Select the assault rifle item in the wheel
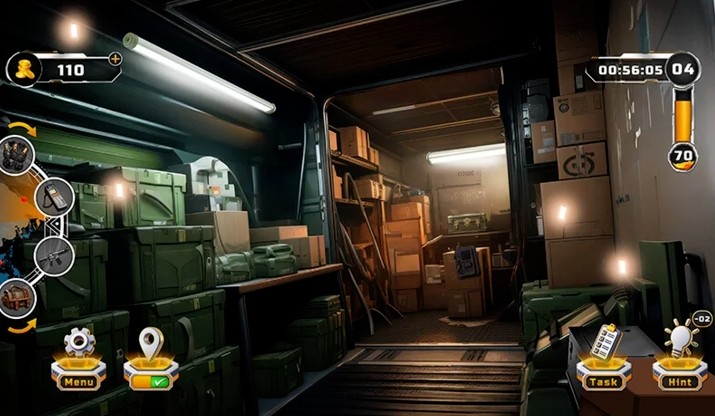Image resolution: width=715 pixels, height=416 pixels. click(x=54, y=255)
